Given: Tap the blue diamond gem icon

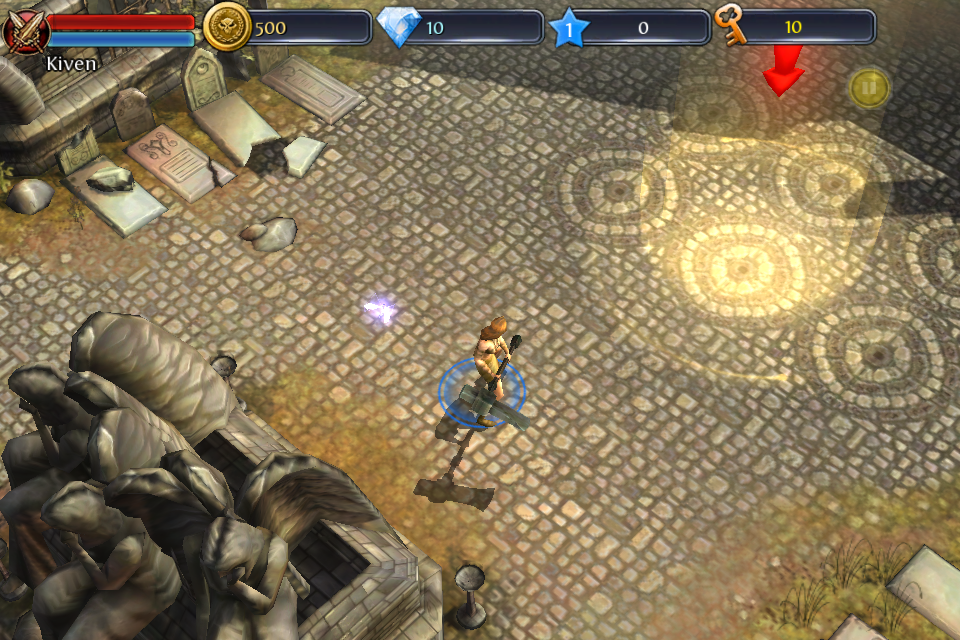Looking at the screenshot, I should pyautogui.click(x=400, y=28).
